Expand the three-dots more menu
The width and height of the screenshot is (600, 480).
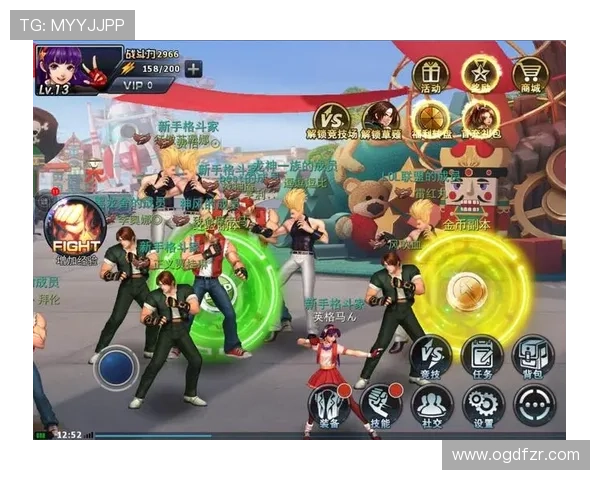(534, 405)
